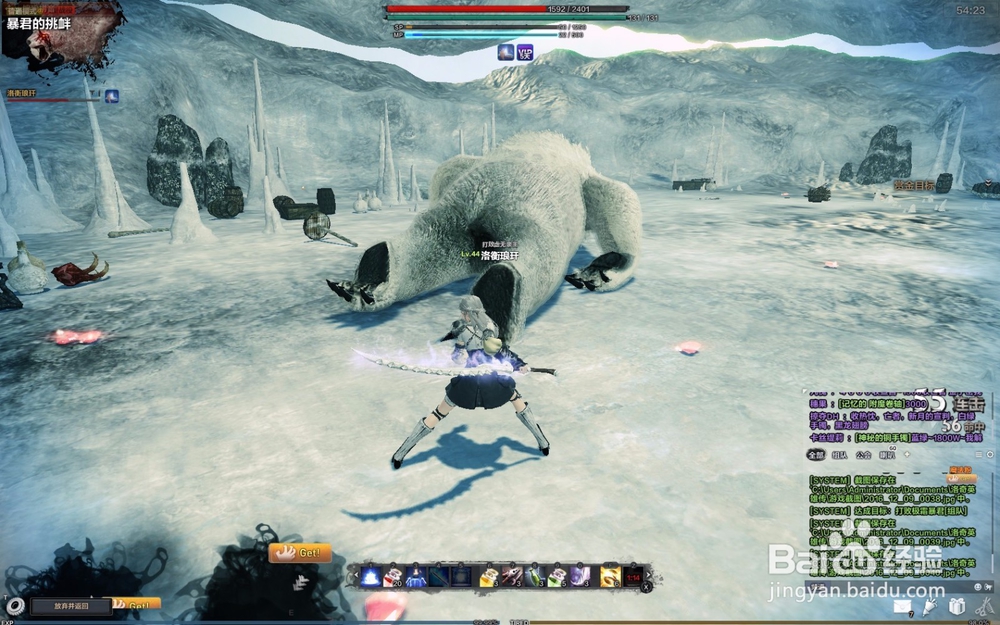1000x625 pixels.
Task: Open the mail envelope icon
Action: pyautogui.click(x=902, y=606)
